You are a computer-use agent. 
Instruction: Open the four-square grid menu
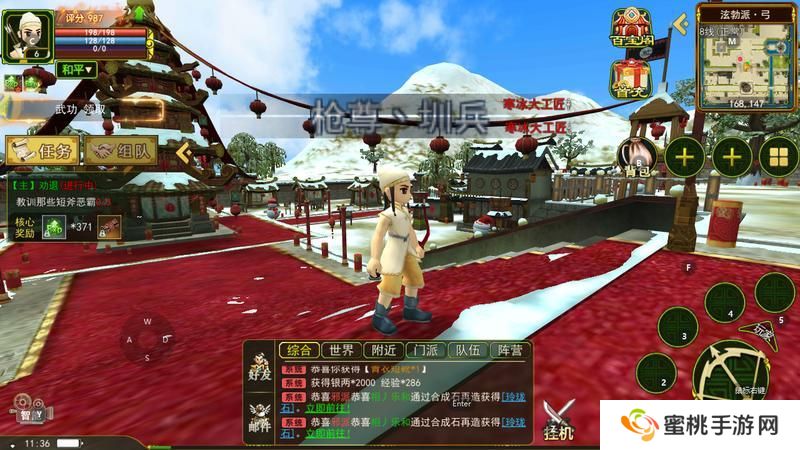[x=778, y=156]
